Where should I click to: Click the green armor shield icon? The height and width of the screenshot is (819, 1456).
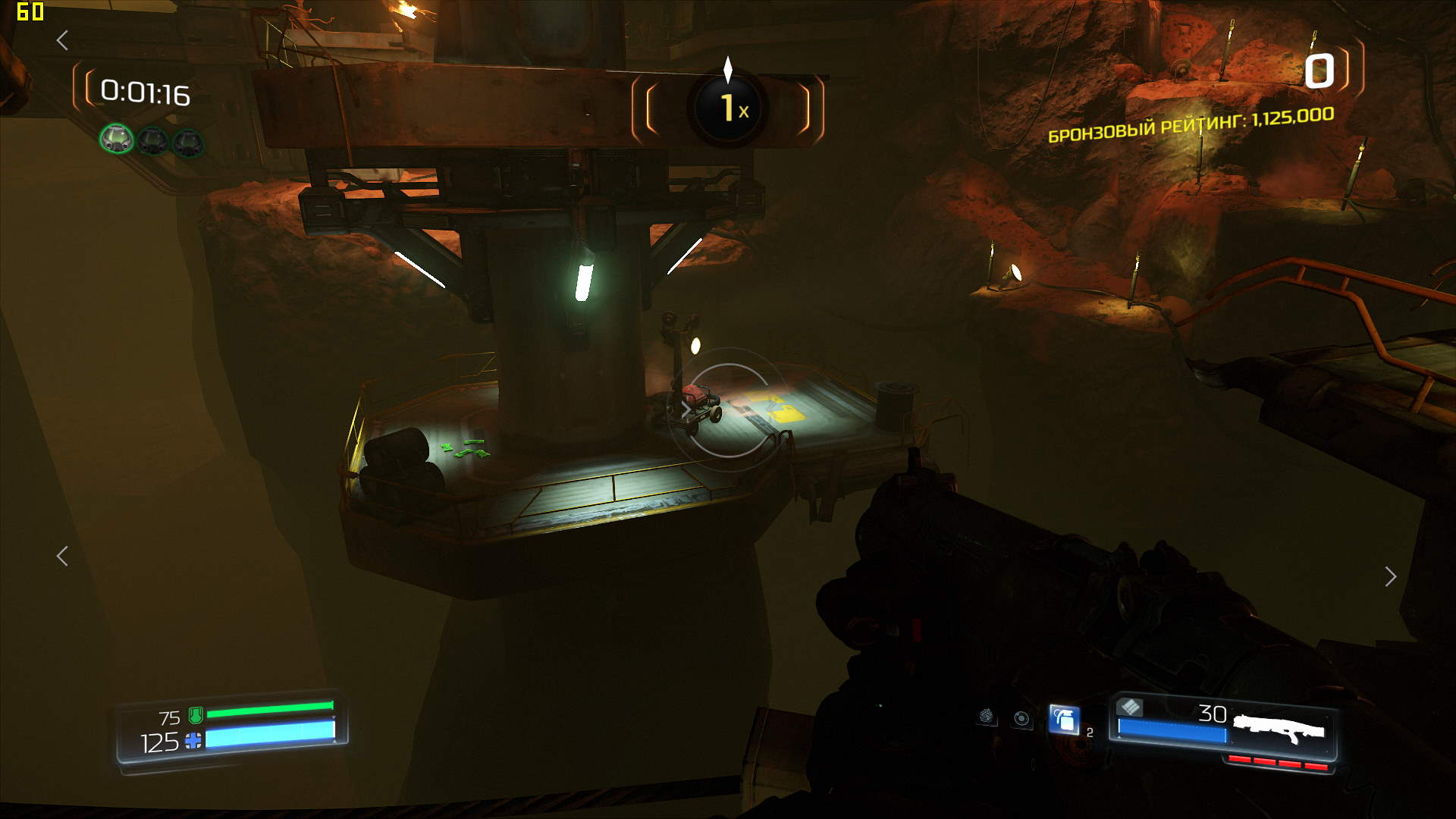click(x=196, y=714)
